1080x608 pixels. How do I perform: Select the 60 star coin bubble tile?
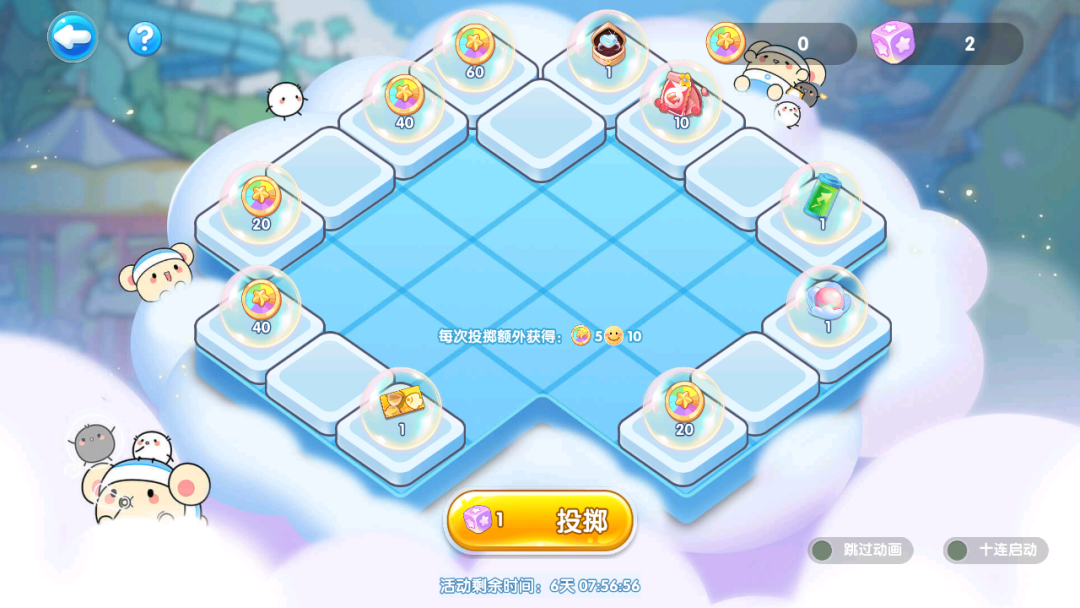pyautogui.click(x=474, y=50)
